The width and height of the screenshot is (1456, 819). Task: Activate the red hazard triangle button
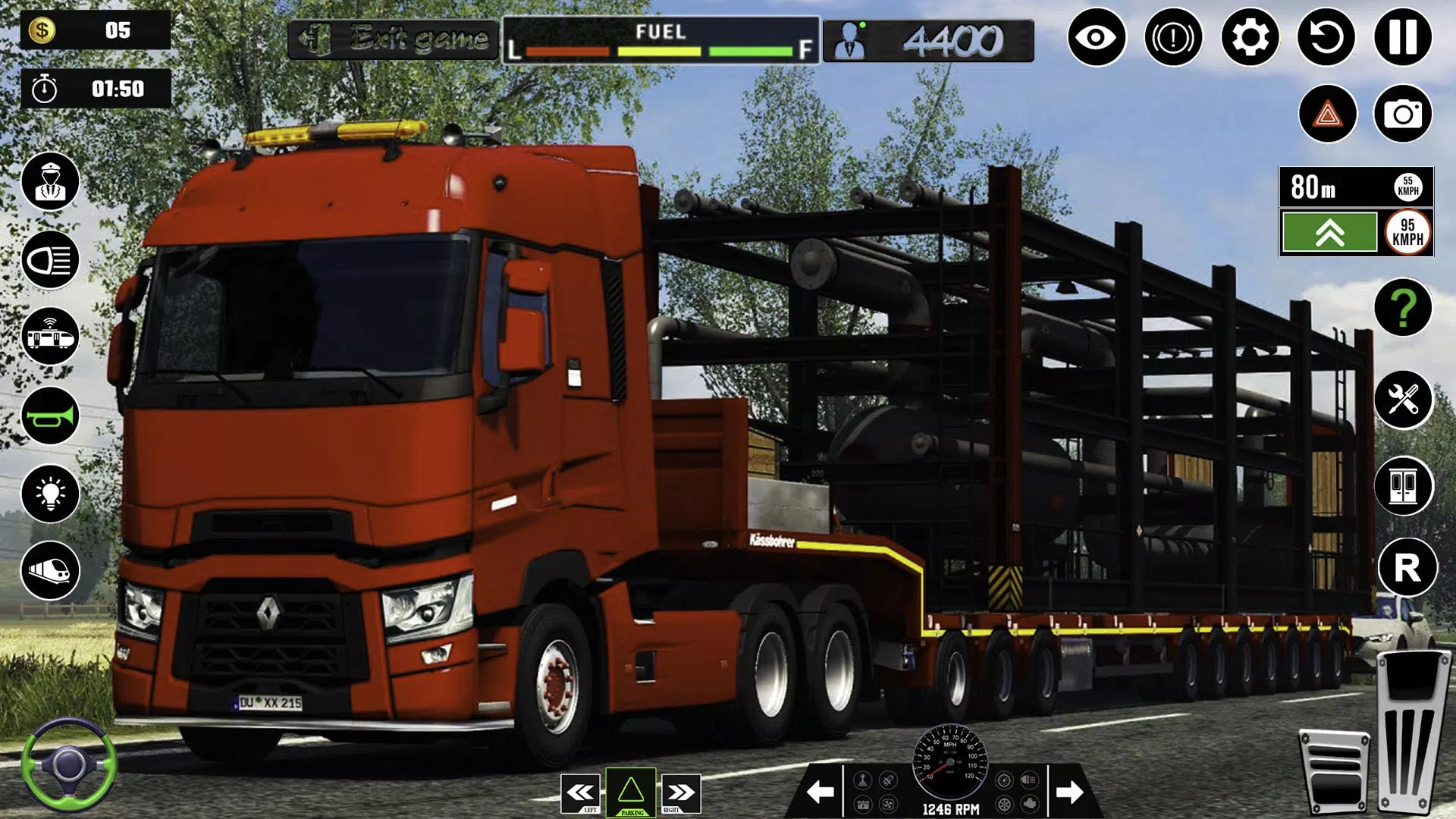point(1327,114)
